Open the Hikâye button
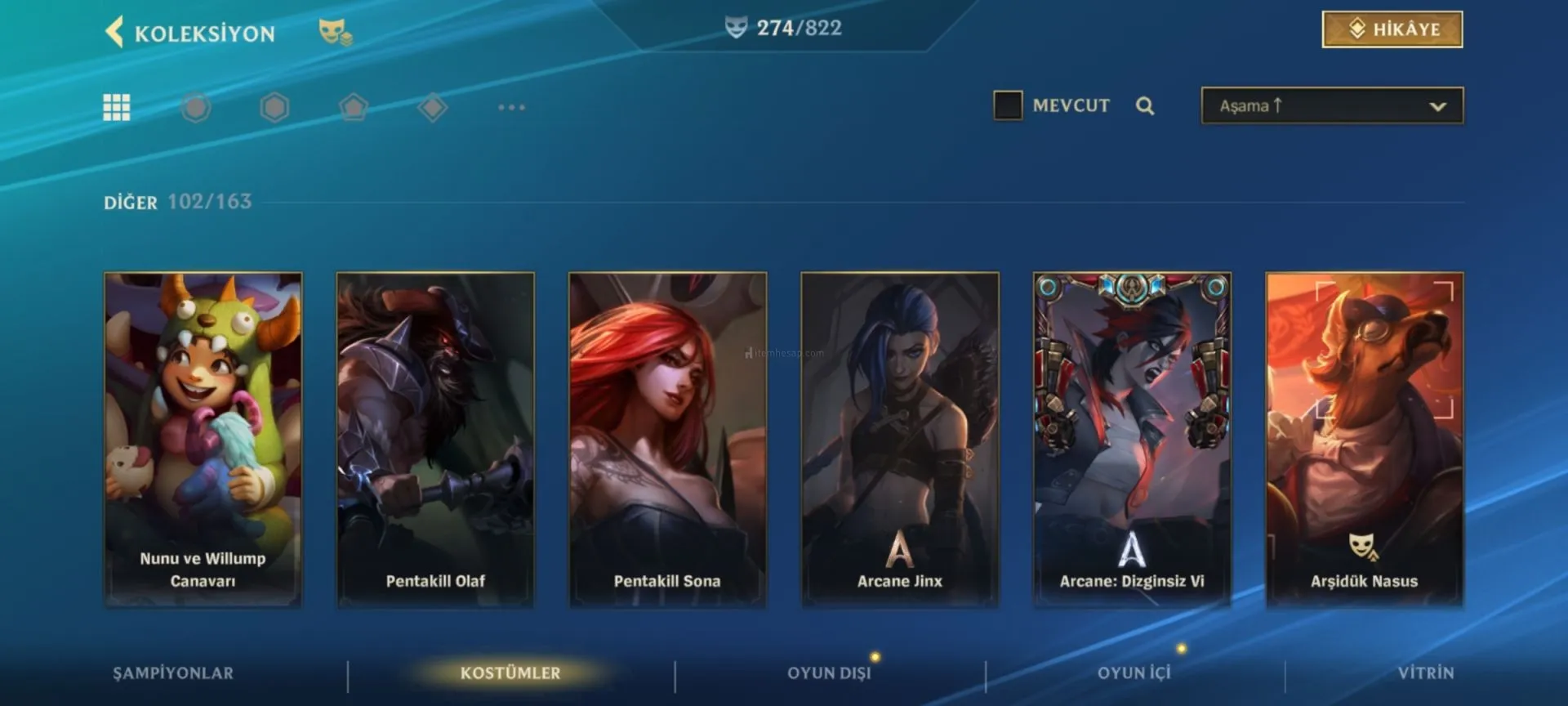This screenshot has height=706, width=1568. click(1392, 29)
